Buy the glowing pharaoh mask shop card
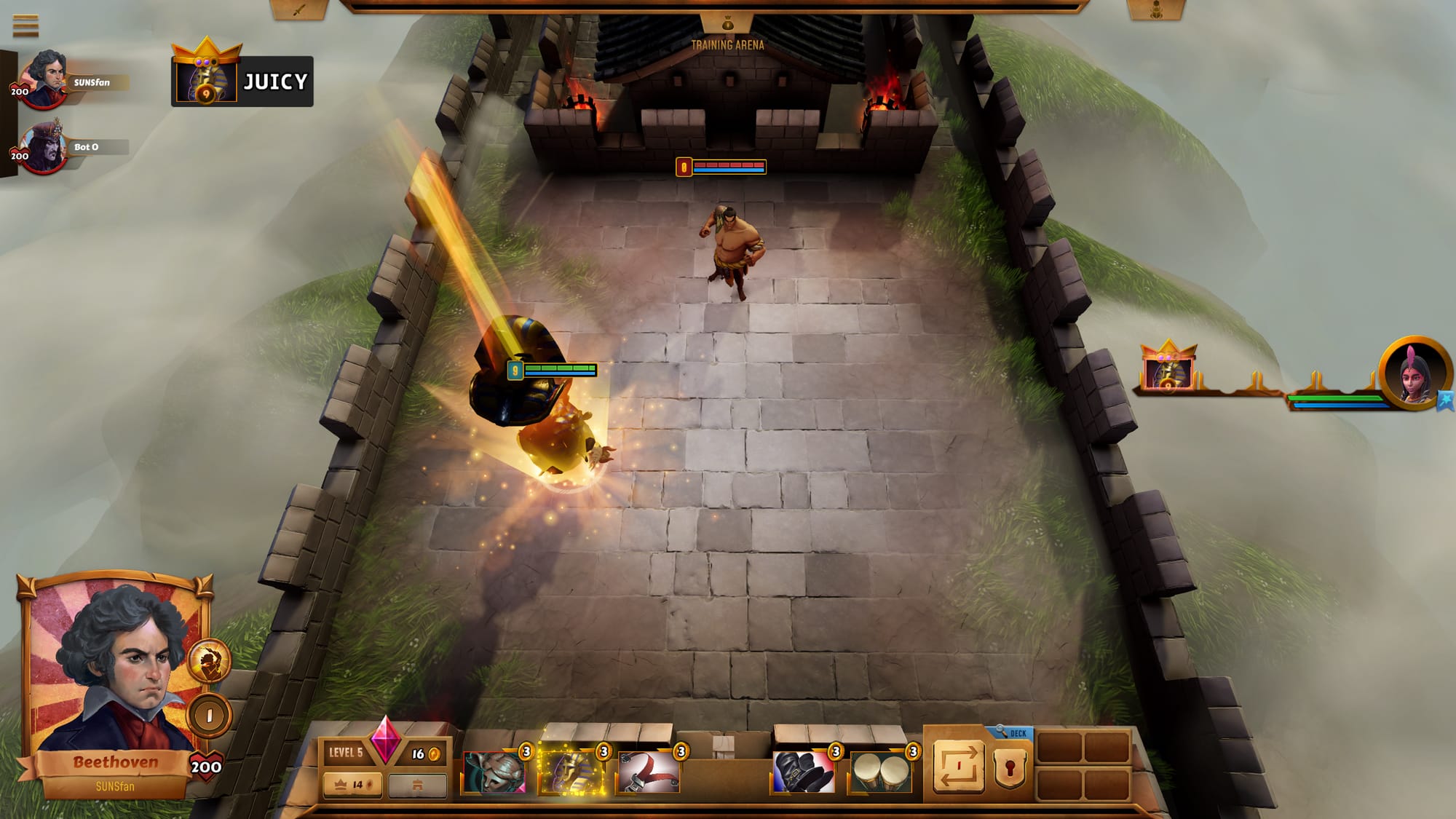The height and width of the screenshot is (819, 1456). coord(571,772)
